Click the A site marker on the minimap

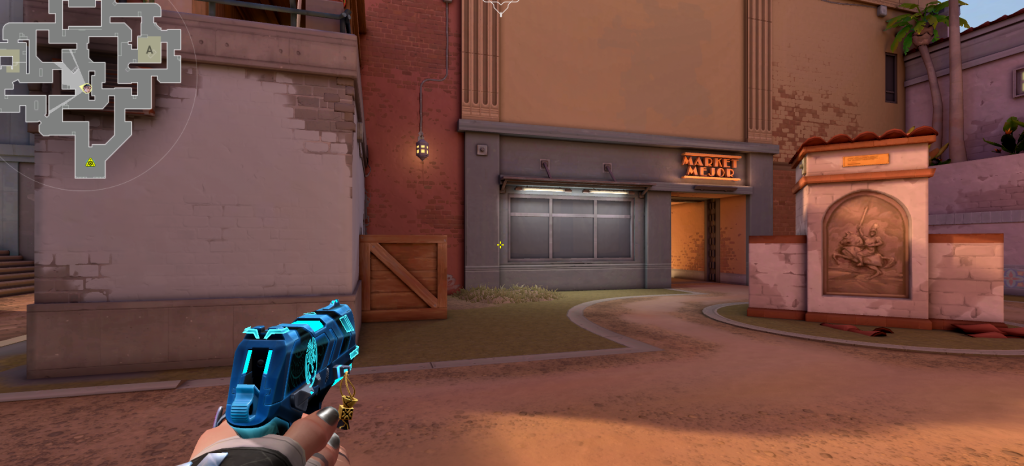tap(150, 48)
